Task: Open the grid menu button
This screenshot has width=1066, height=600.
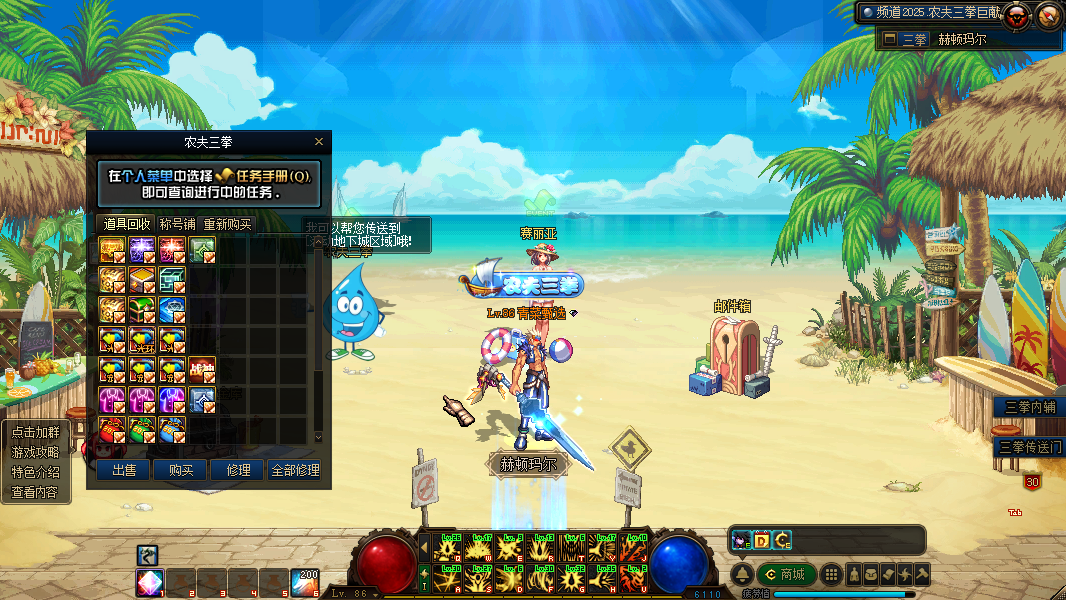Action: 830,574
